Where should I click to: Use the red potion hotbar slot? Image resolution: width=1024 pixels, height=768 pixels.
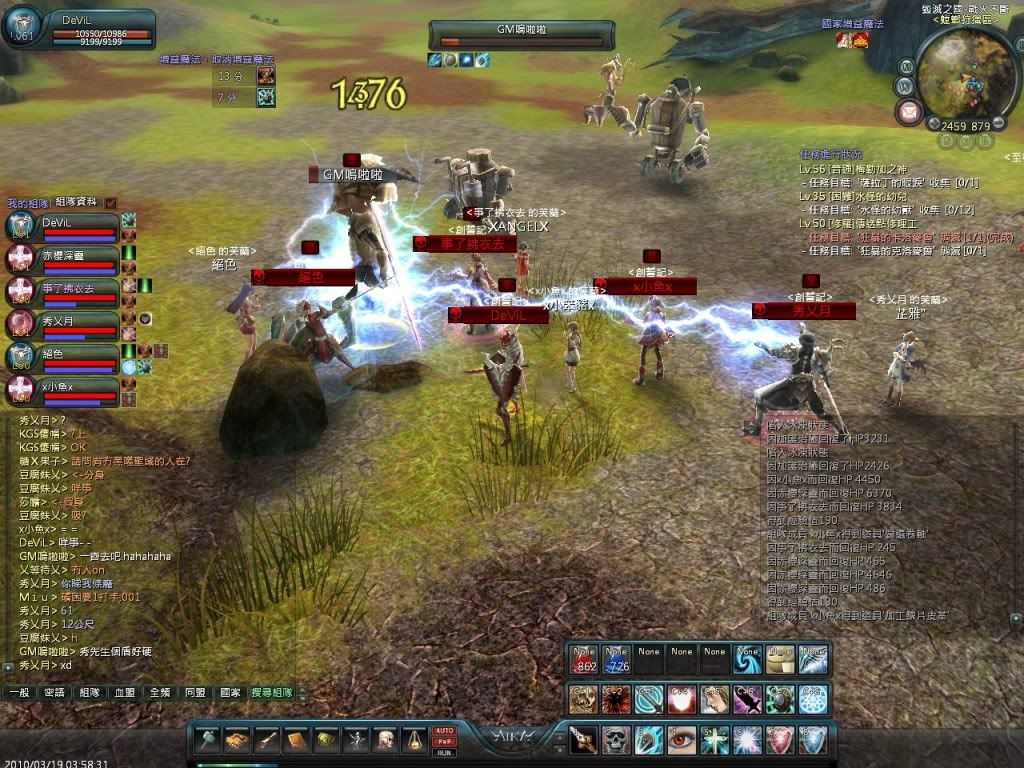click(x=585, y=658)
